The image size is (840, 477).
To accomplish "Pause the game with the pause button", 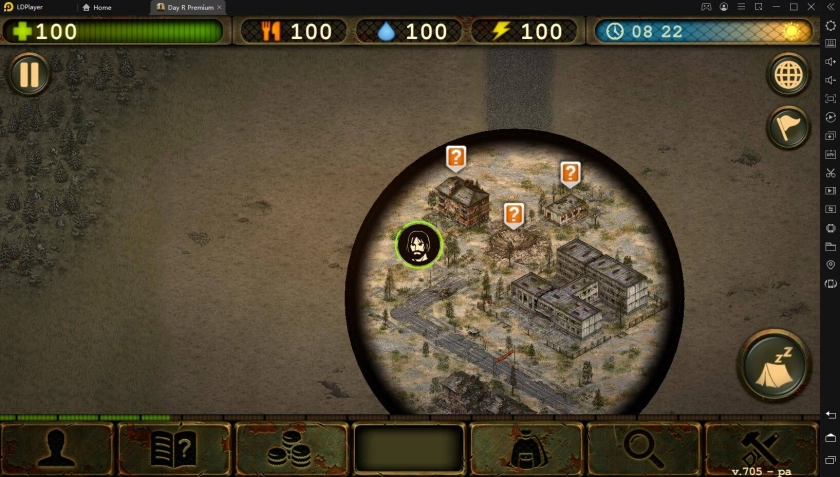I will pos(29,75).
